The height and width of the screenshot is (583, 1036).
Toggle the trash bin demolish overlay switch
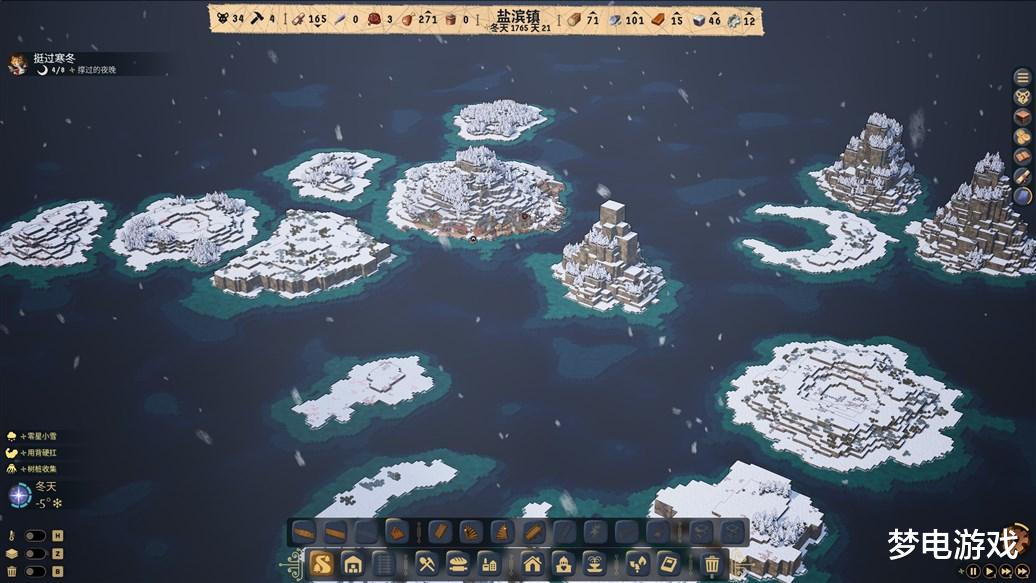pos(34,571)
